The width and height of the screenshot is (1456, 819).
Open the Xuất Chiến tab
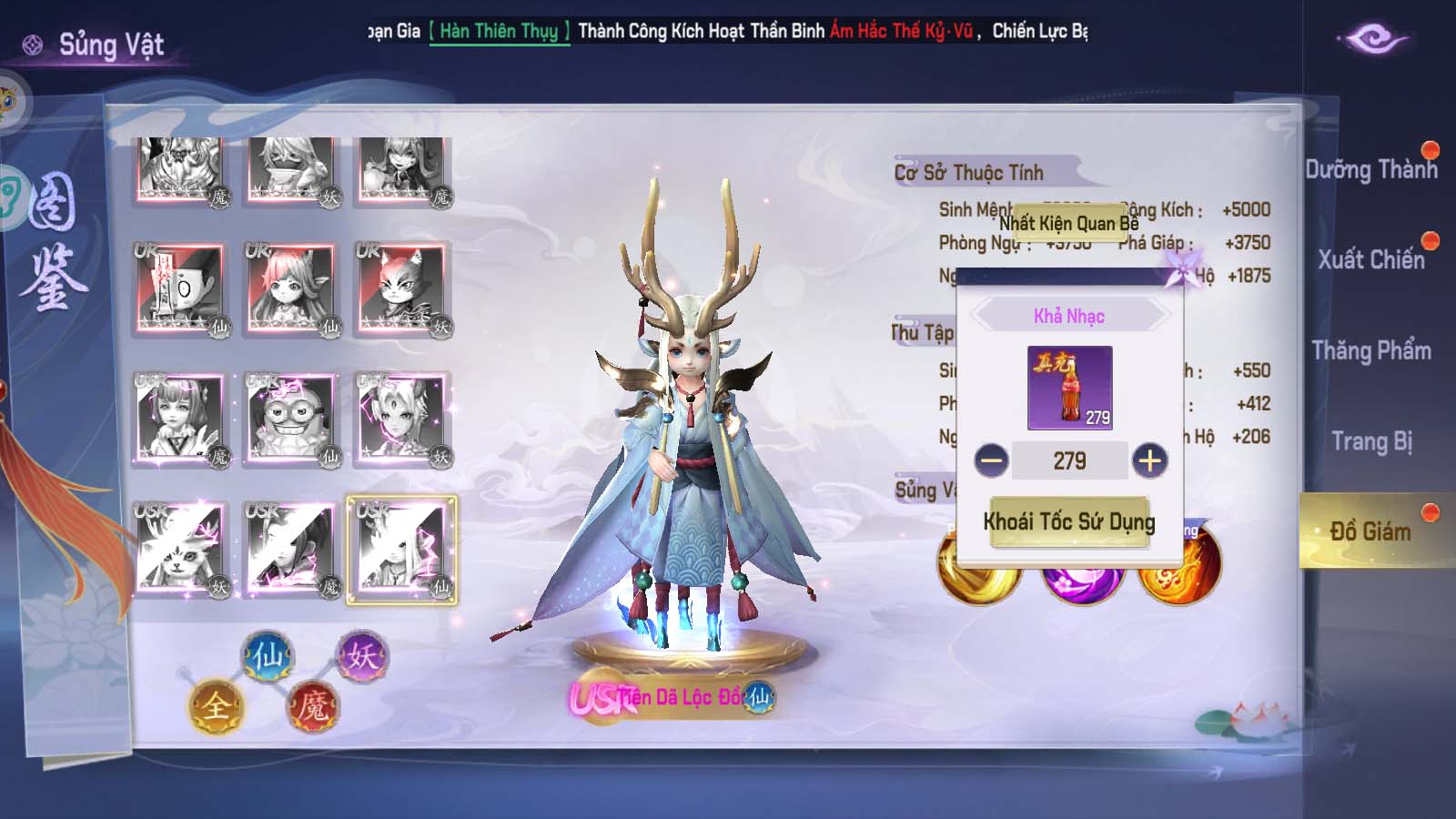tap(1370, 259)
